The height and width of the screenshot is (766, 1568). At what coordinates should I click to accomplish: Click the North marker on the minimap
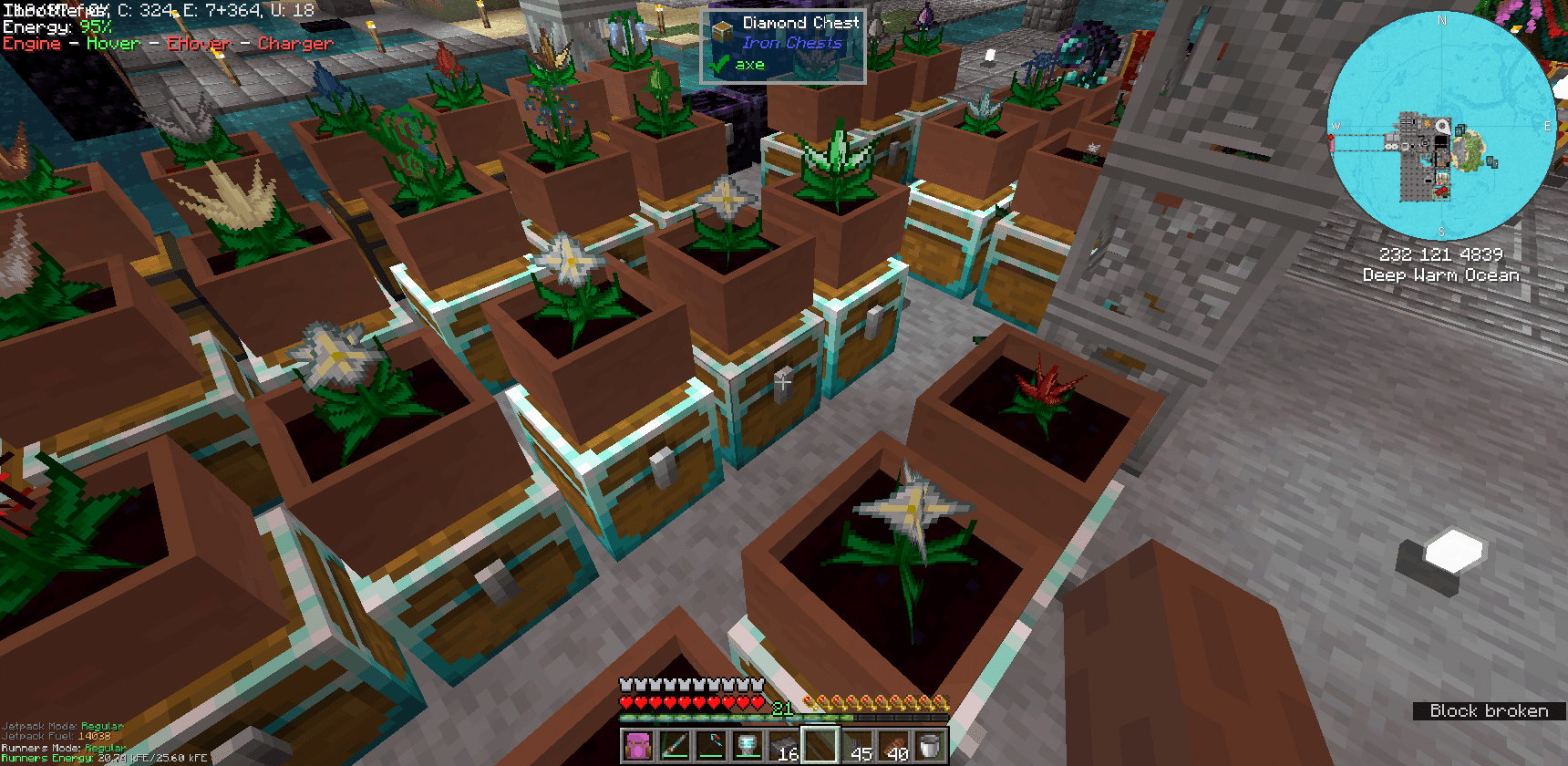point(1443,20)
